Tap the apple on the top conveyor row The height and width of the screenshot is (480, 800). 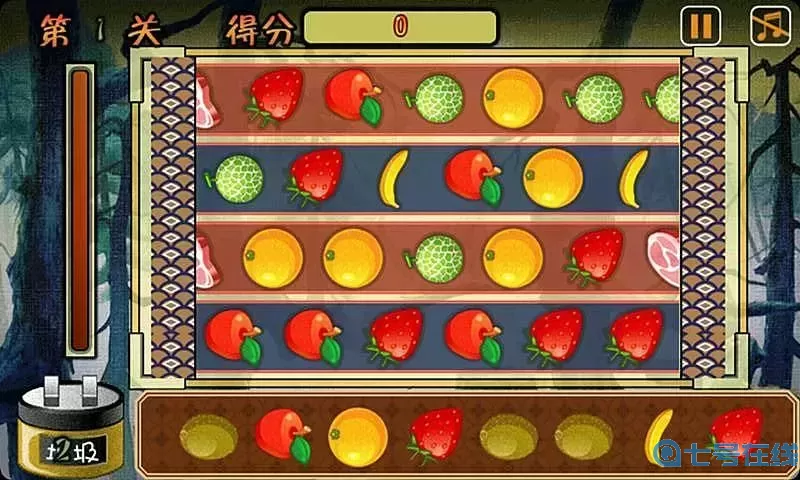pos(353,96)
